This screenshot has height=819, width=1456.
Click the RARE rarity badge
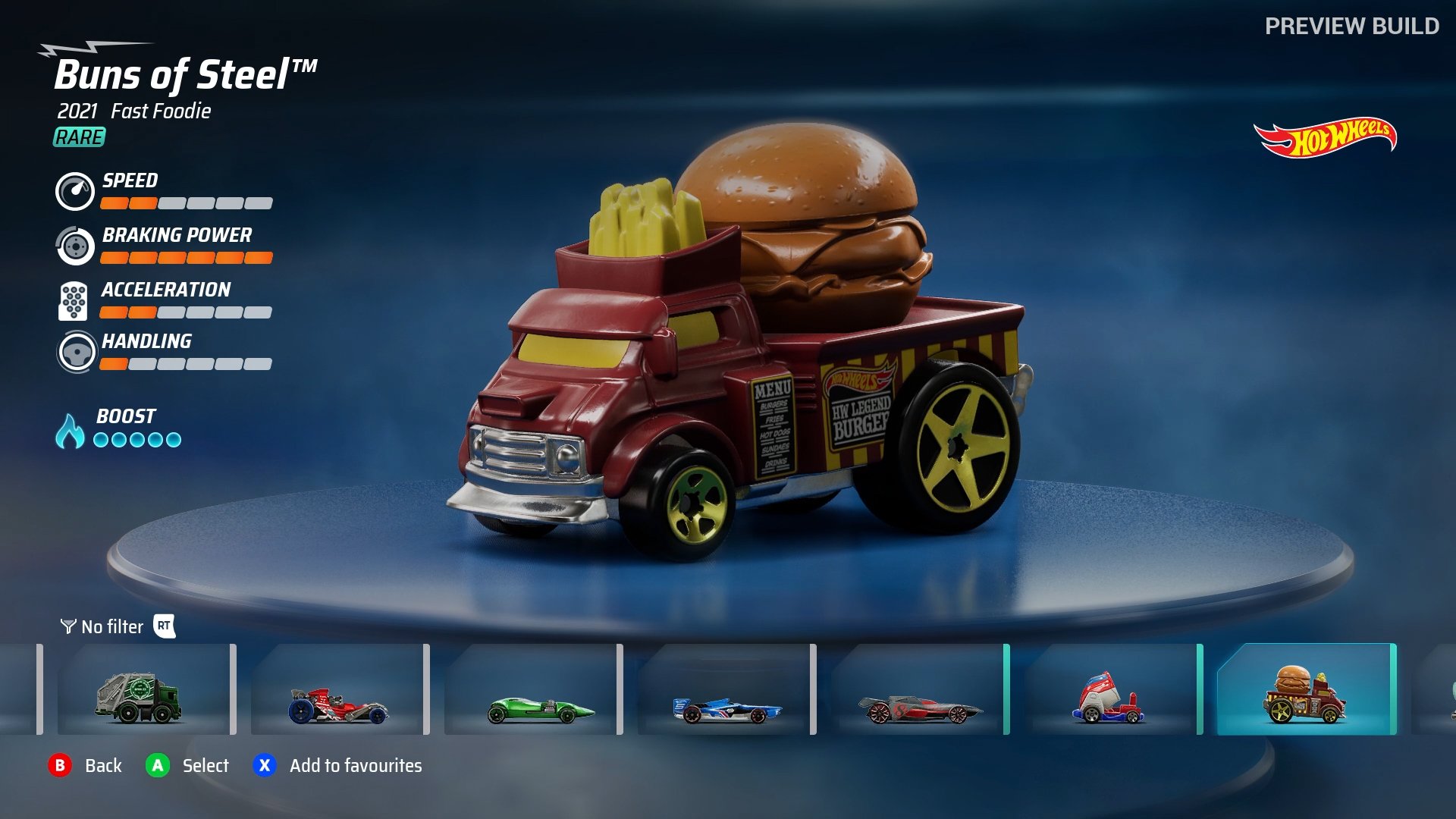point(78,138)
